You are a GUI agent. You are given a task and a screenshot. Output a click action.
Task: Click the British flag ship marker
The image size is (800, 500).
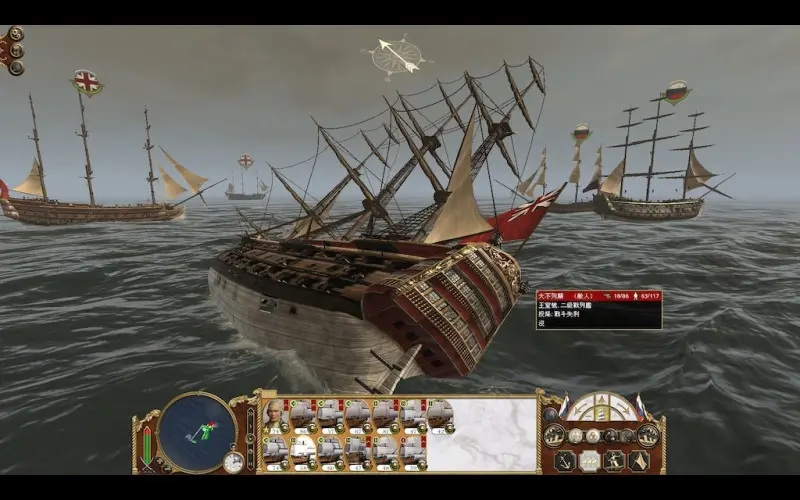pos(88,82)
